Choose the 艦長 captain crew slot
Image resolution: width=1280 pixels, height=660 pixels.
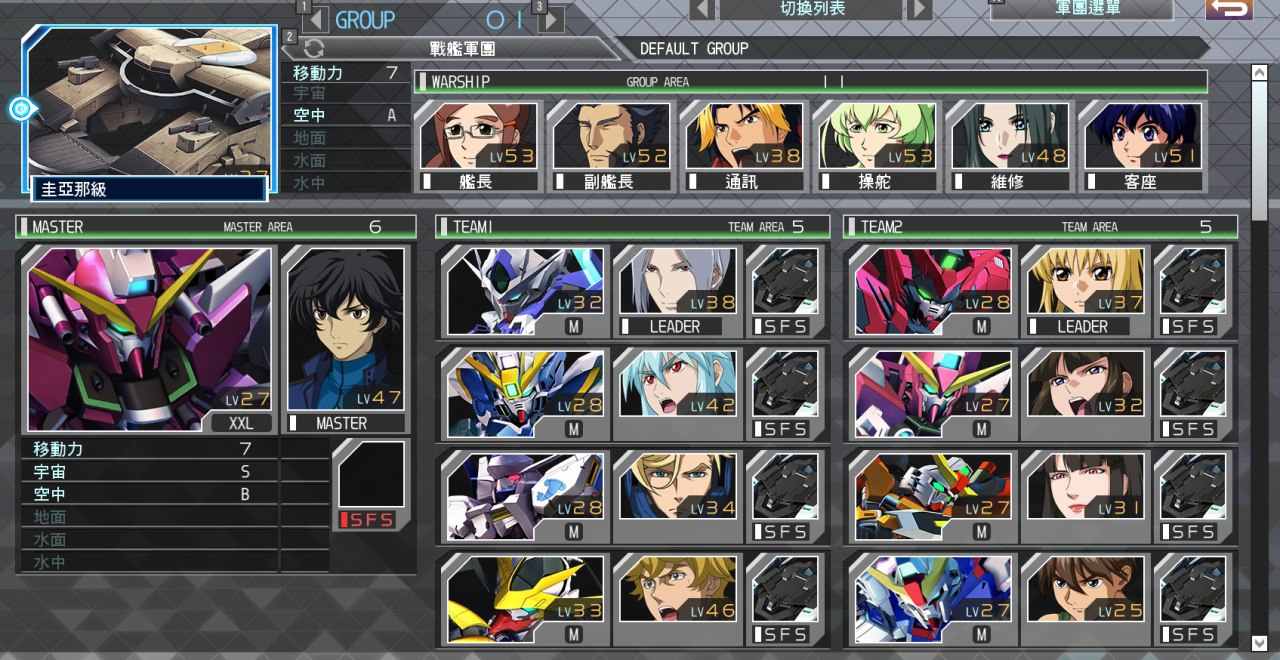point(476,146)
